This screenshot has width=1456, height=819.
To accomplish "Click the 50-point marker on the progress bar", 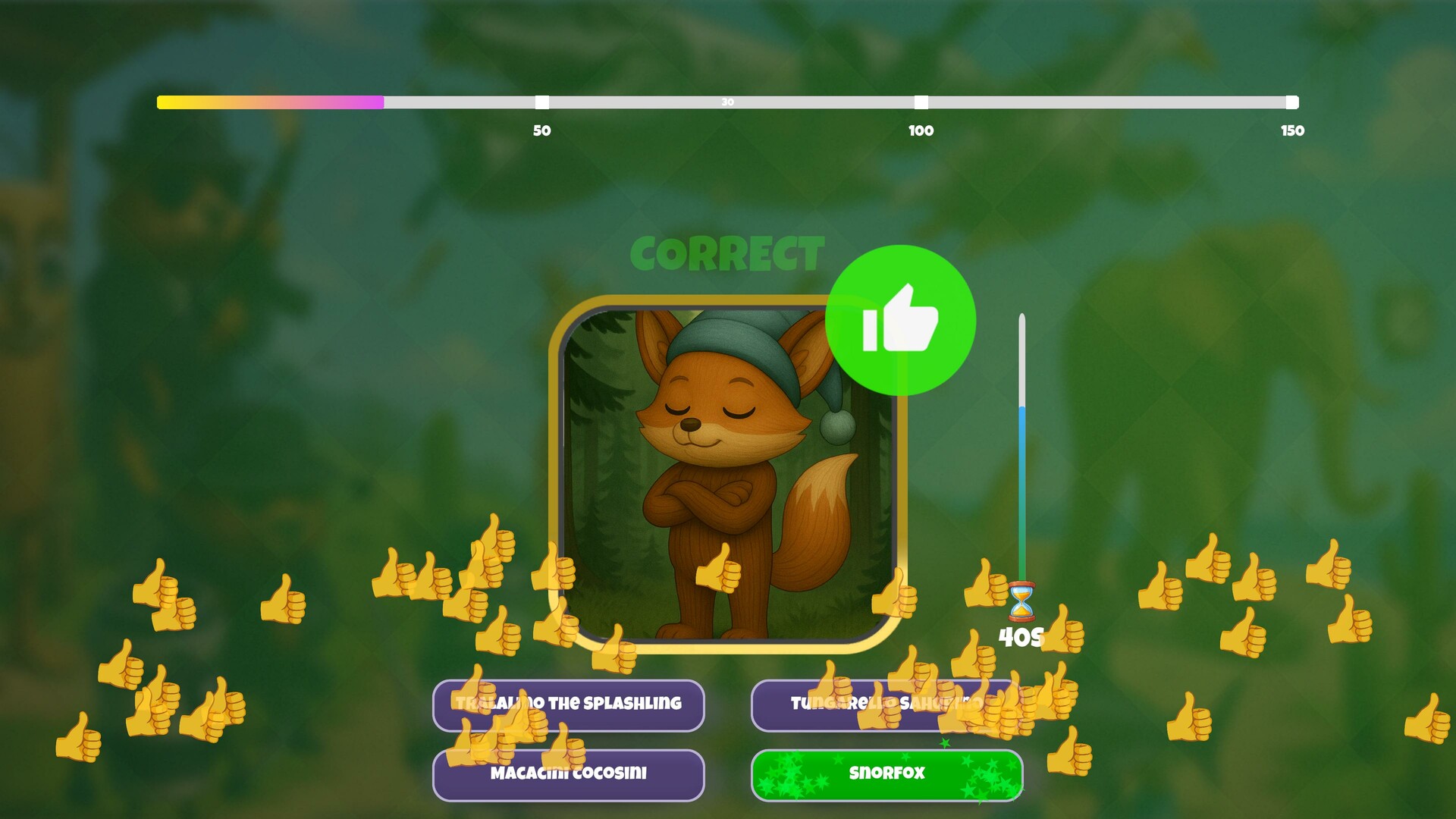I will (543, 101).
